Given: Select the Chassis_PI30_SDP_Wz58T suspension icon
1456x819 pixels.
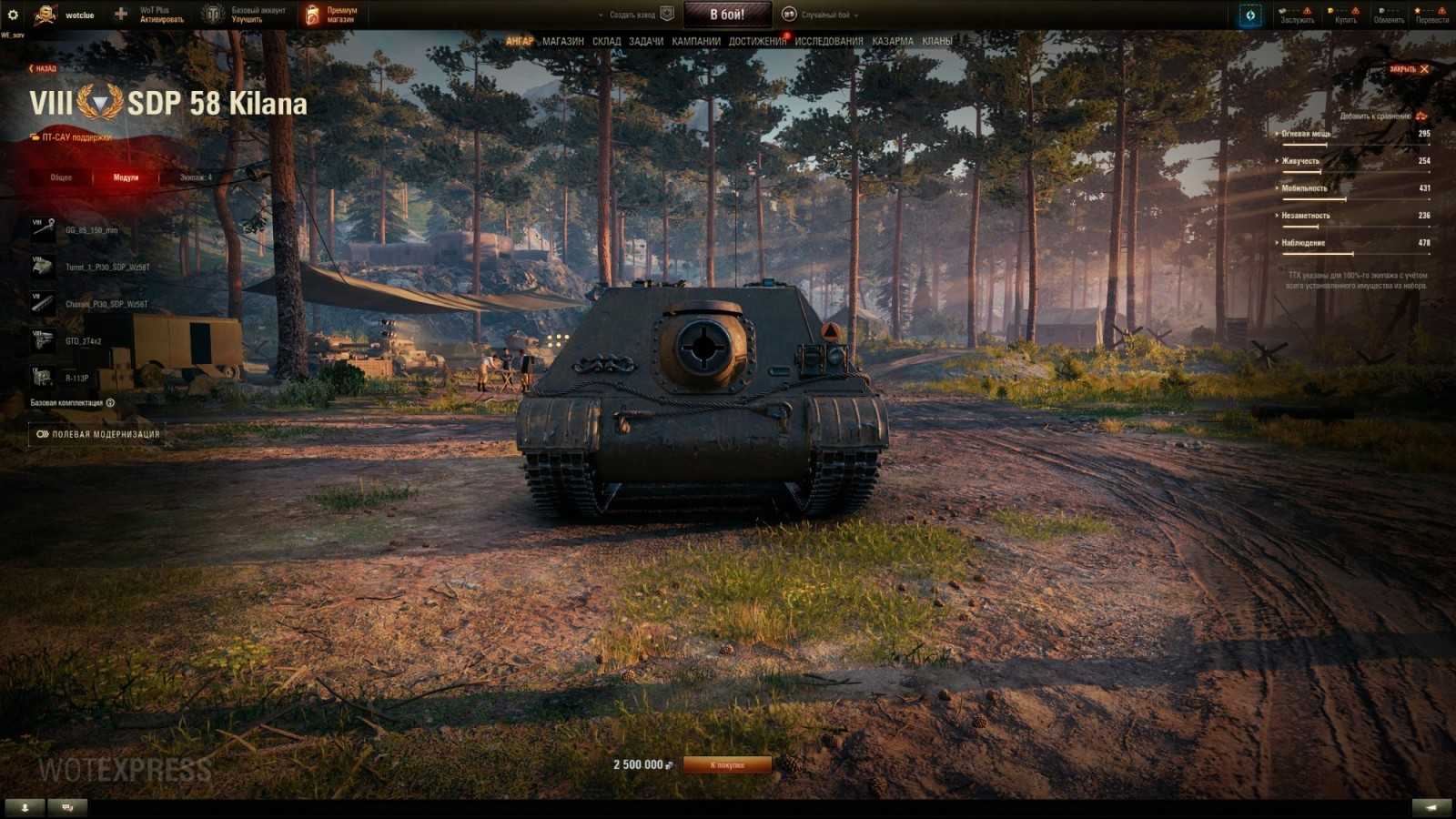Looking at the screenshot, I should 41,303.
